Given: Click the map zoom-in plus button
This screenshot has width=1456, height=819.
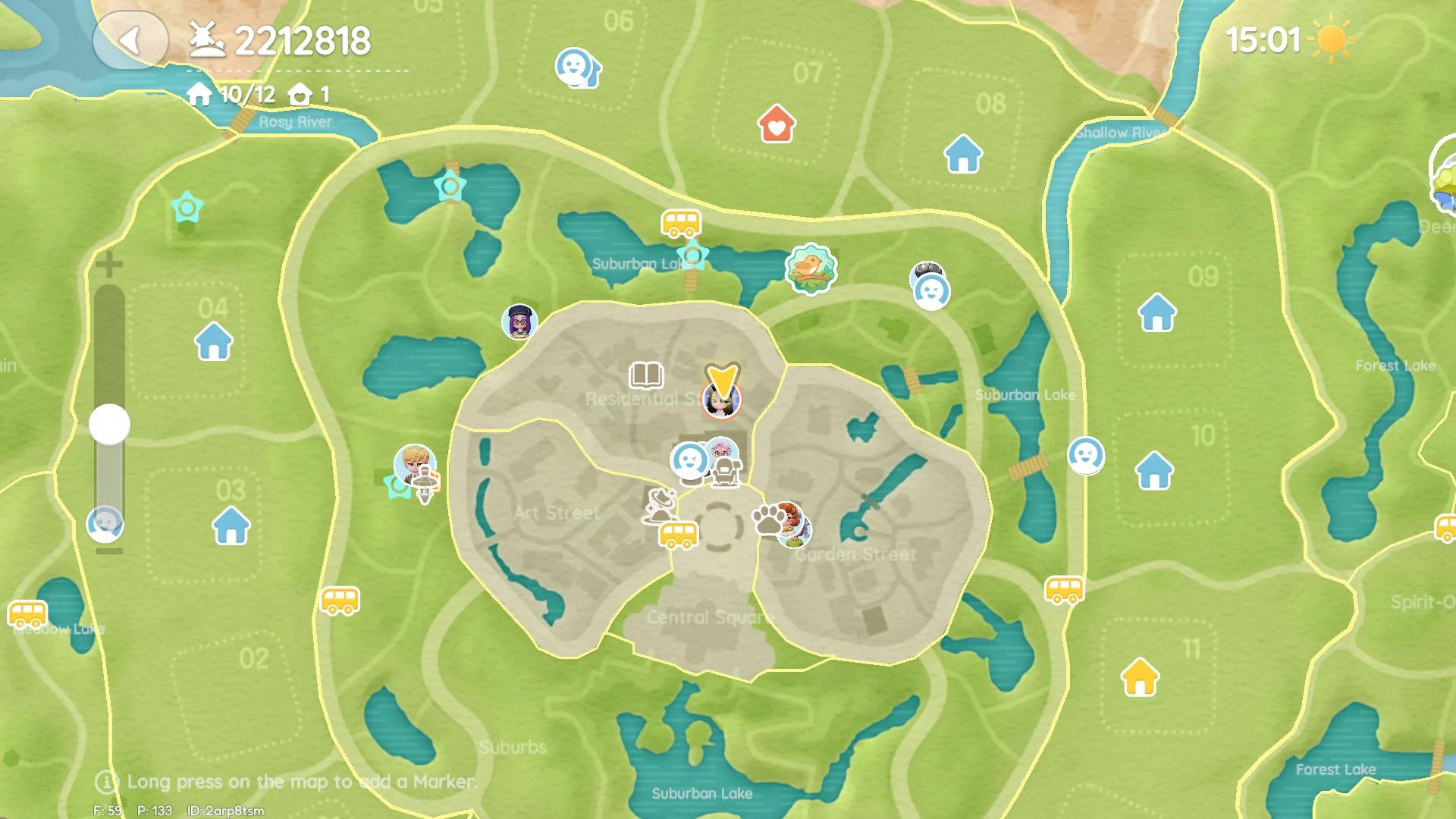Looking at the screenshot, I should coord(109,265).
